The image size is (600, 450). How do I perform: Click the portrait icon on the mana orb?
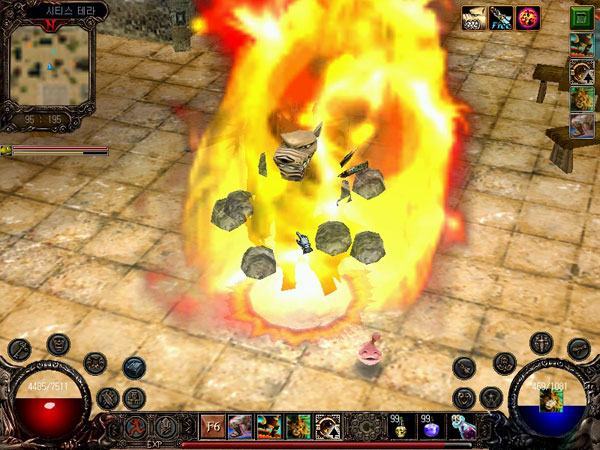click(x=551, y=399)
